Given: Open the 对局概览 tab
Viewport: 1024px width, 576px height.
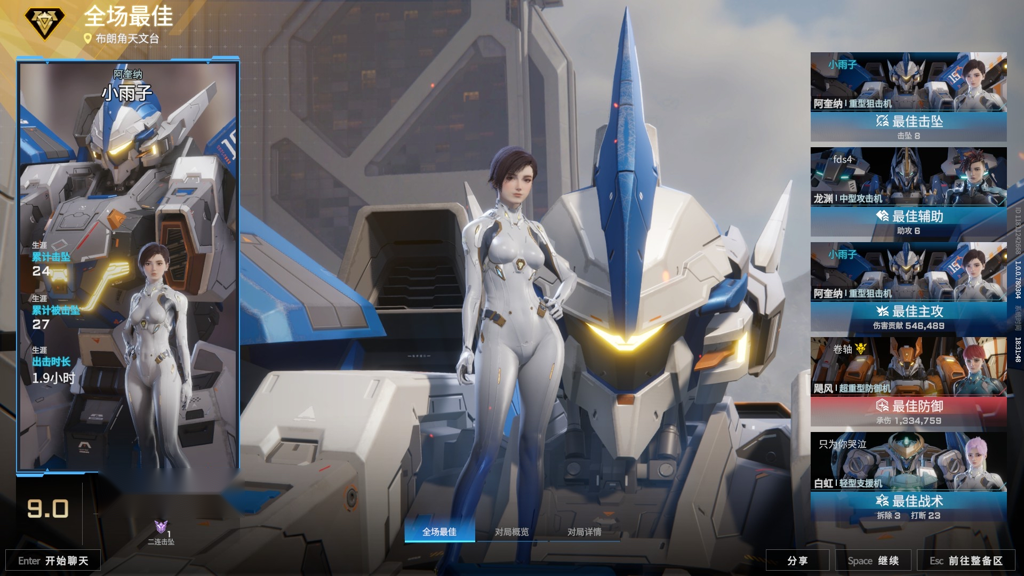Looking at the screenshot, I should pyautogui.click(x=512, y=532).
